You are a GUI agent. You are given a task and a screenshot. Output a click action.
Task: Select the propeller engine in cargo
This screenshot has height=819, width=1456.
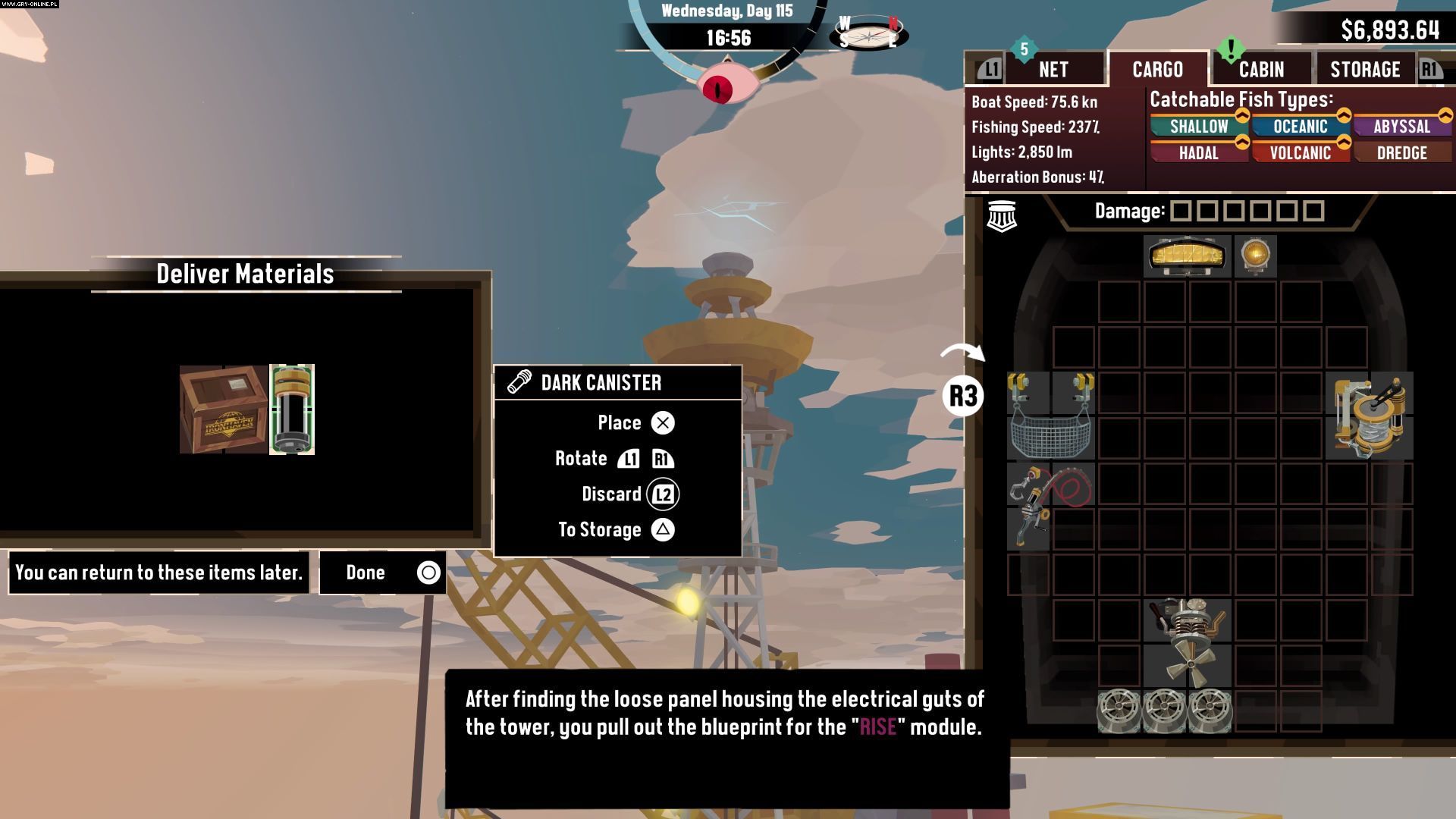(1187, 643)
